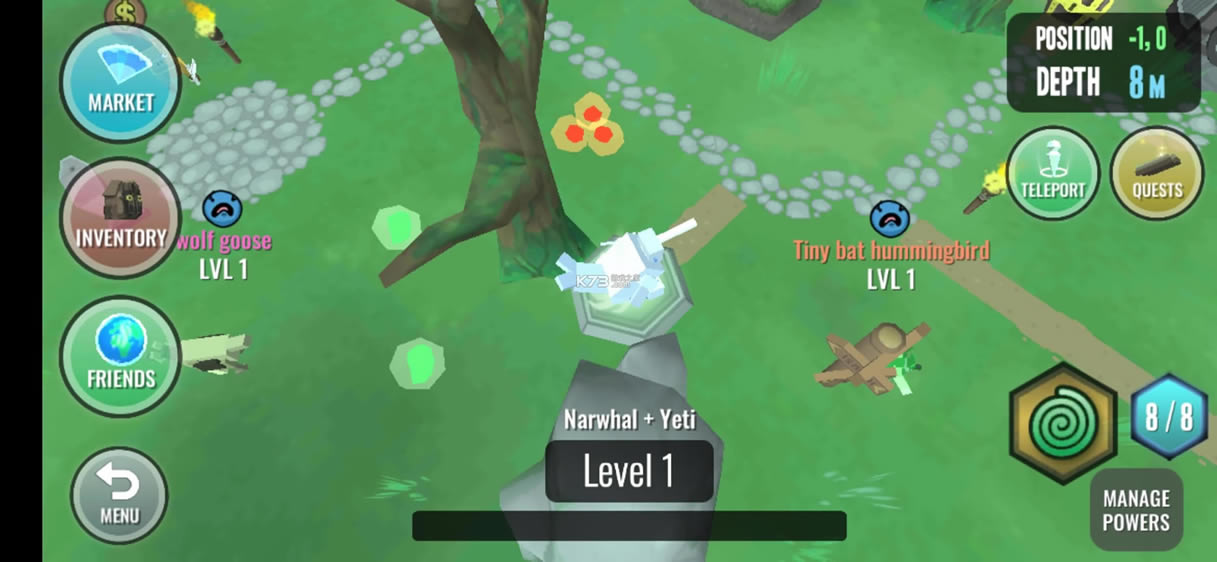Return to the main Menu
1217x562 pixels.
pos(119,496)
